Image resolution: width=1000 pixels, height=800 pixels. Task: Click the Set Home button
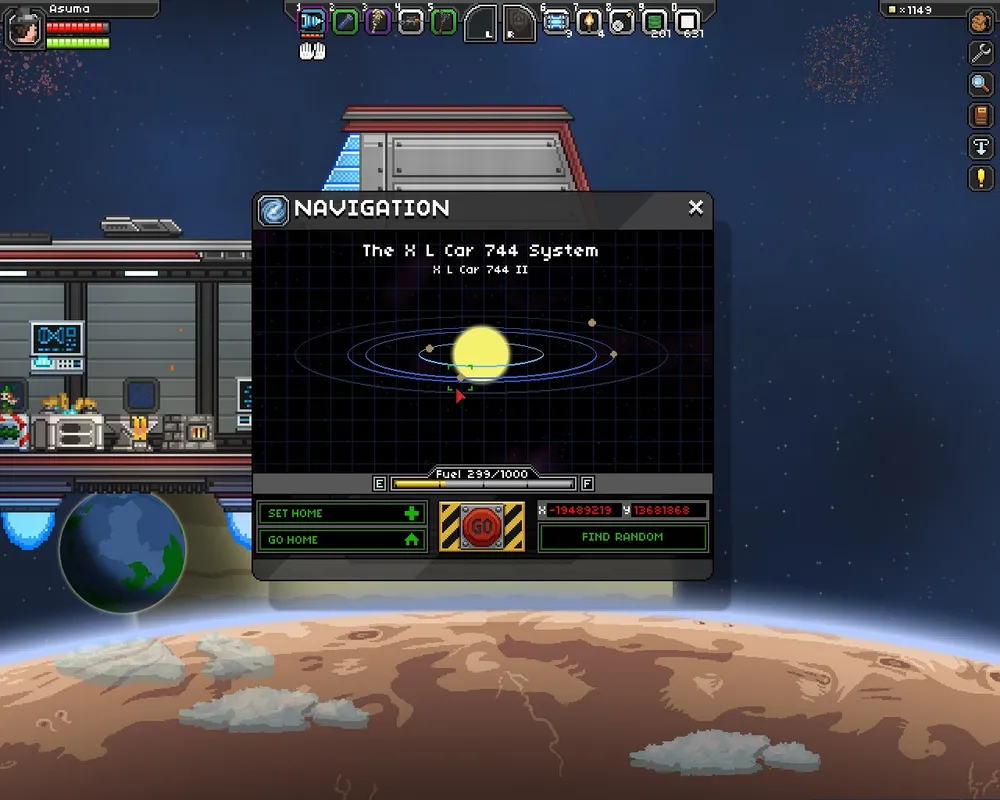[342, 513]
